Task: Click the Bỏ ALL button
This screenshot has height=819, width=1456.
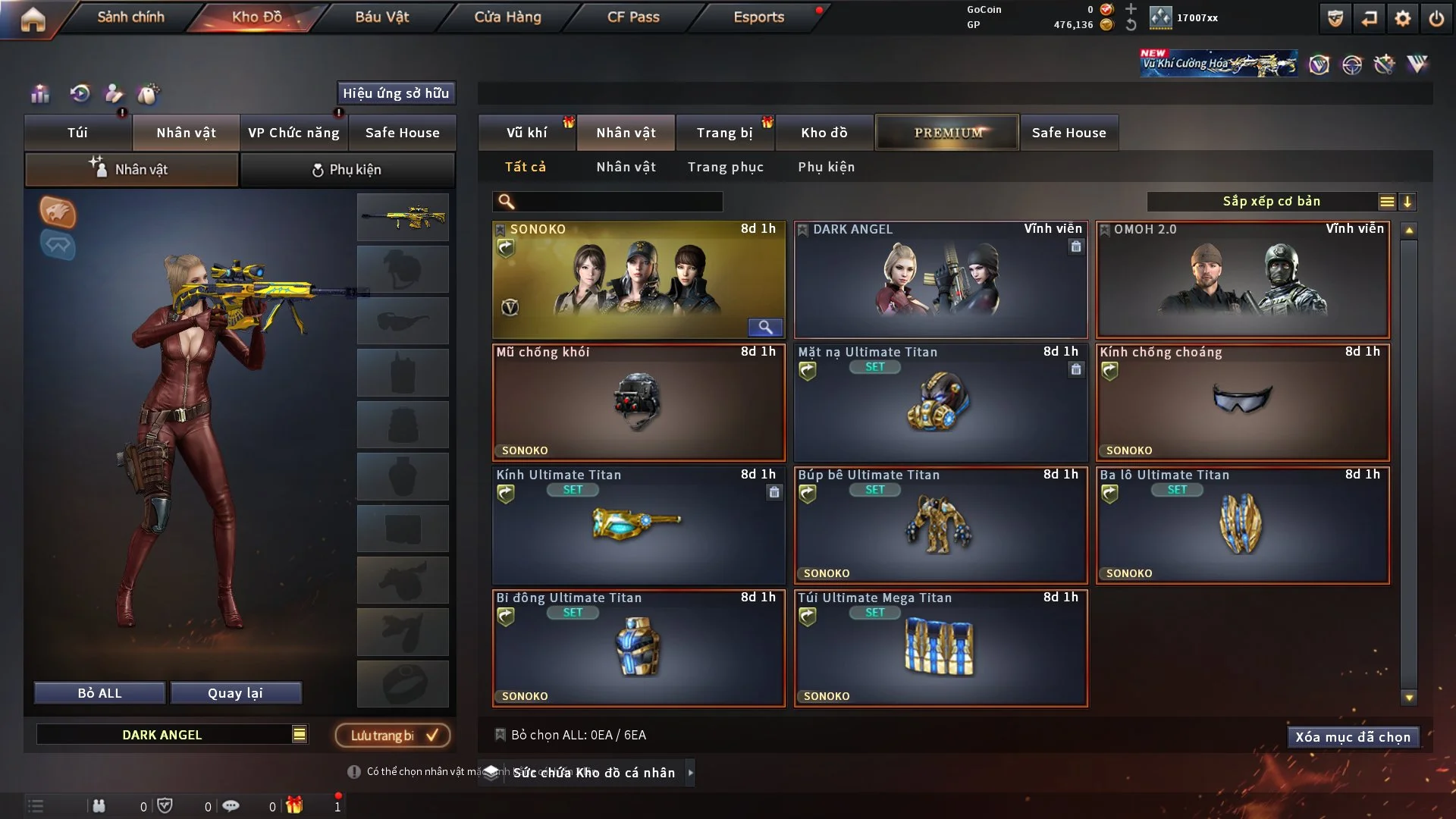Action: (99, 693)
